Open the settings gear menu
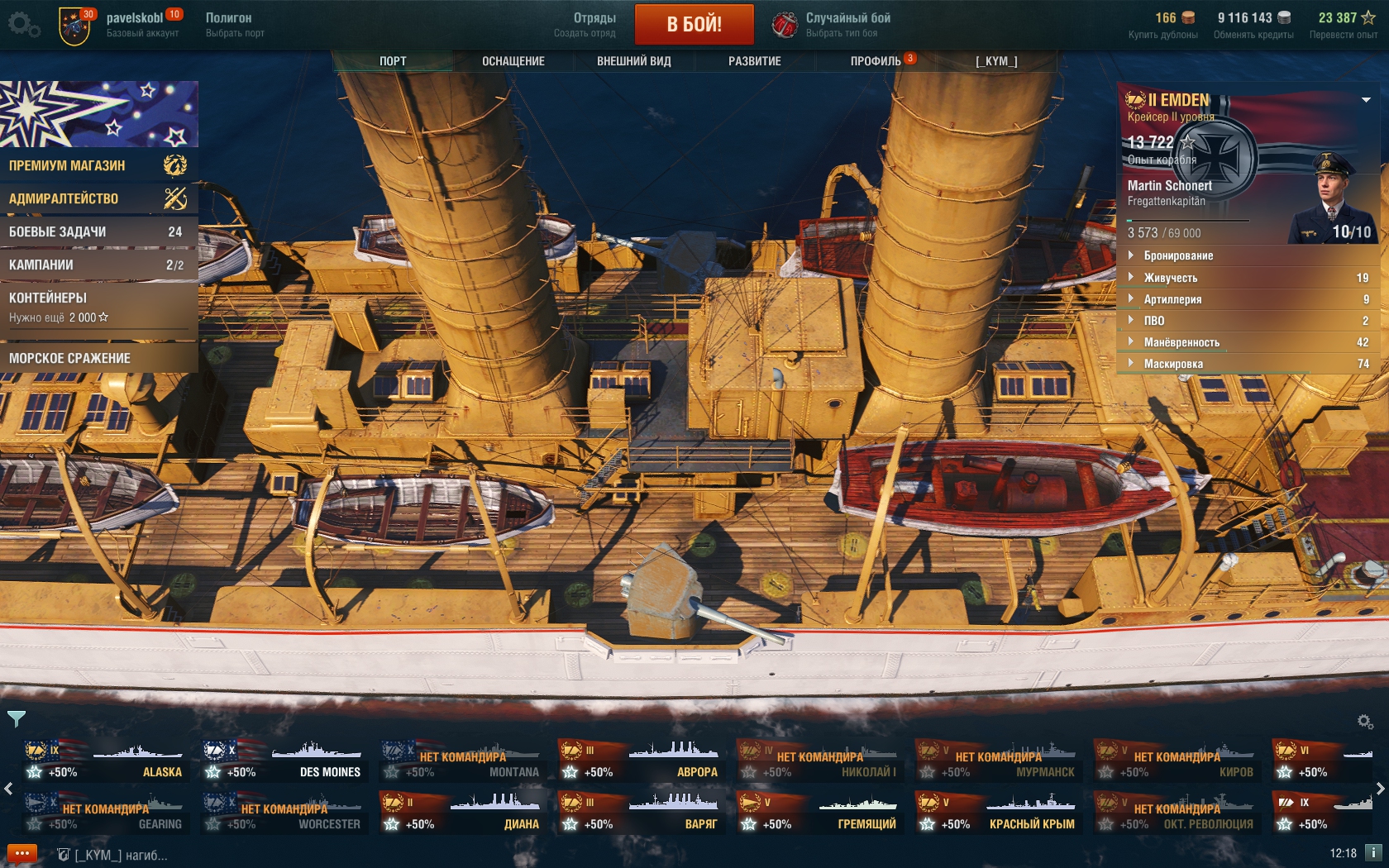The height and width of the screenshot is (868, 1389). tap(22, 24)
